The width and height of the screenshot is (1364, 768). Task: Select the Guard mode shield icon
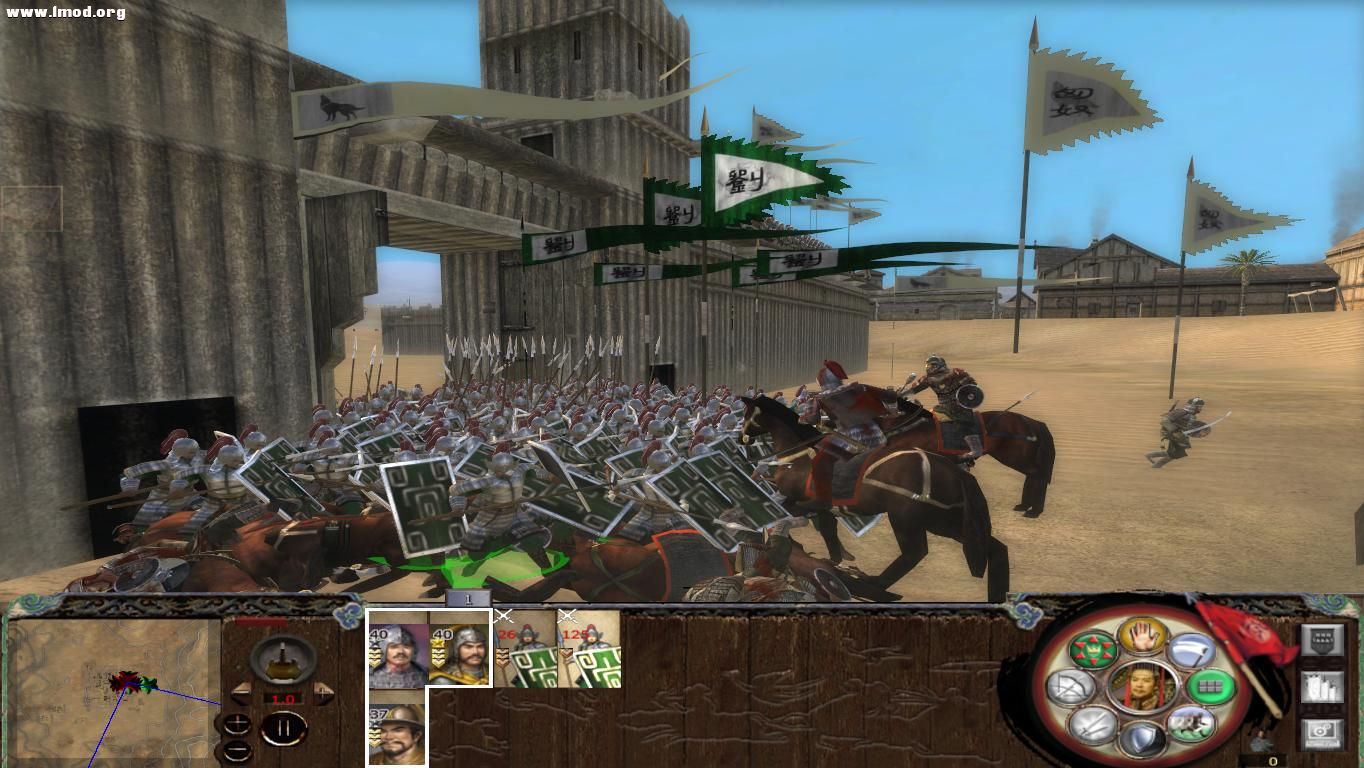[1144, 736]
